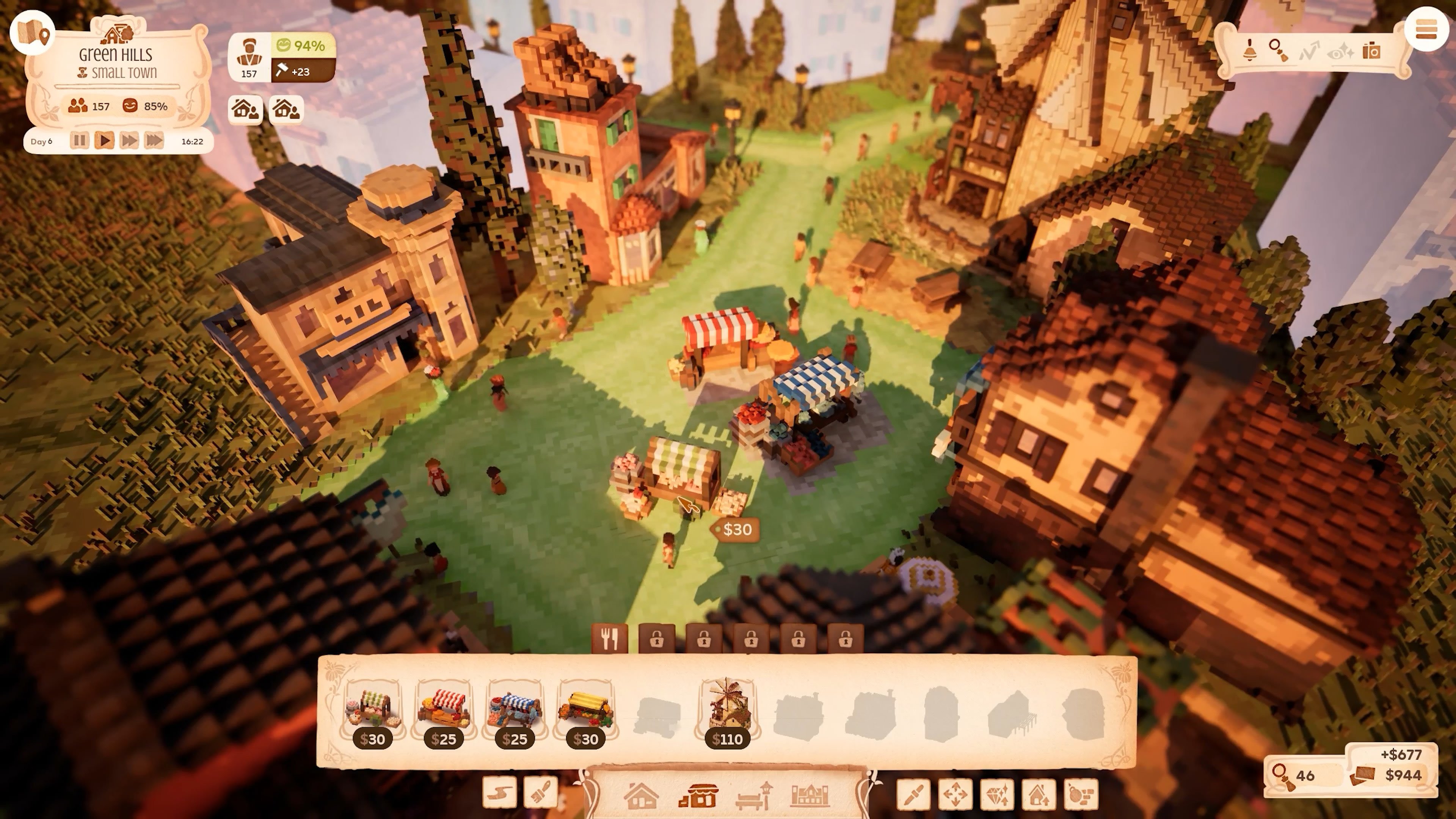Open the hamburger main menu
Screen dimensions: 1456x819
1426,30
